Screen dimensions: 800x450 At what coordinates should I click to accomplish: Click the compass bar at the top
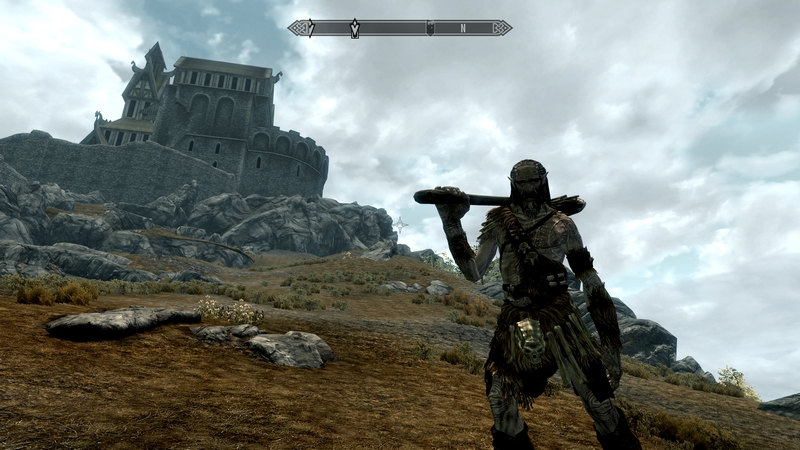400,28
